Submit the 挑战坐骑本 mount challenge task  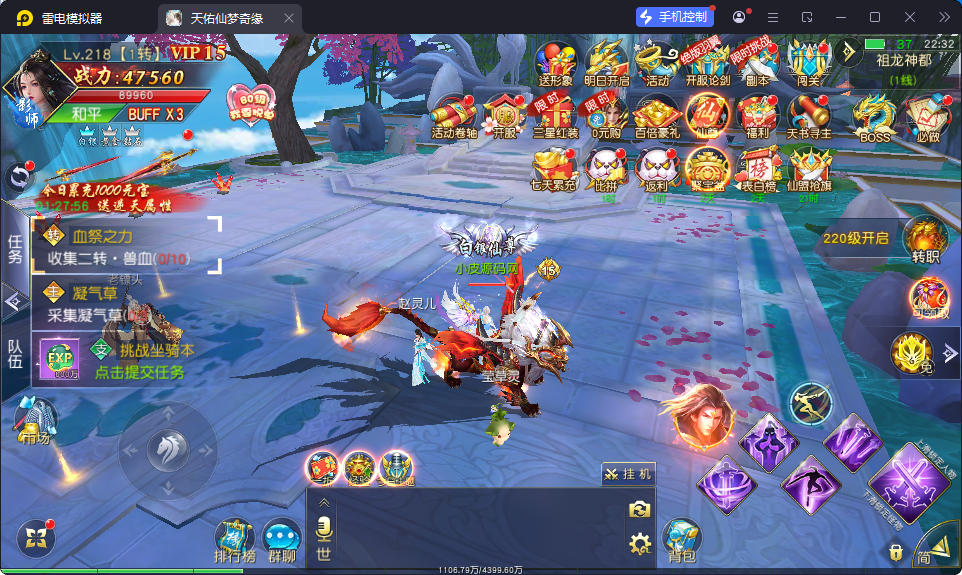140,361
